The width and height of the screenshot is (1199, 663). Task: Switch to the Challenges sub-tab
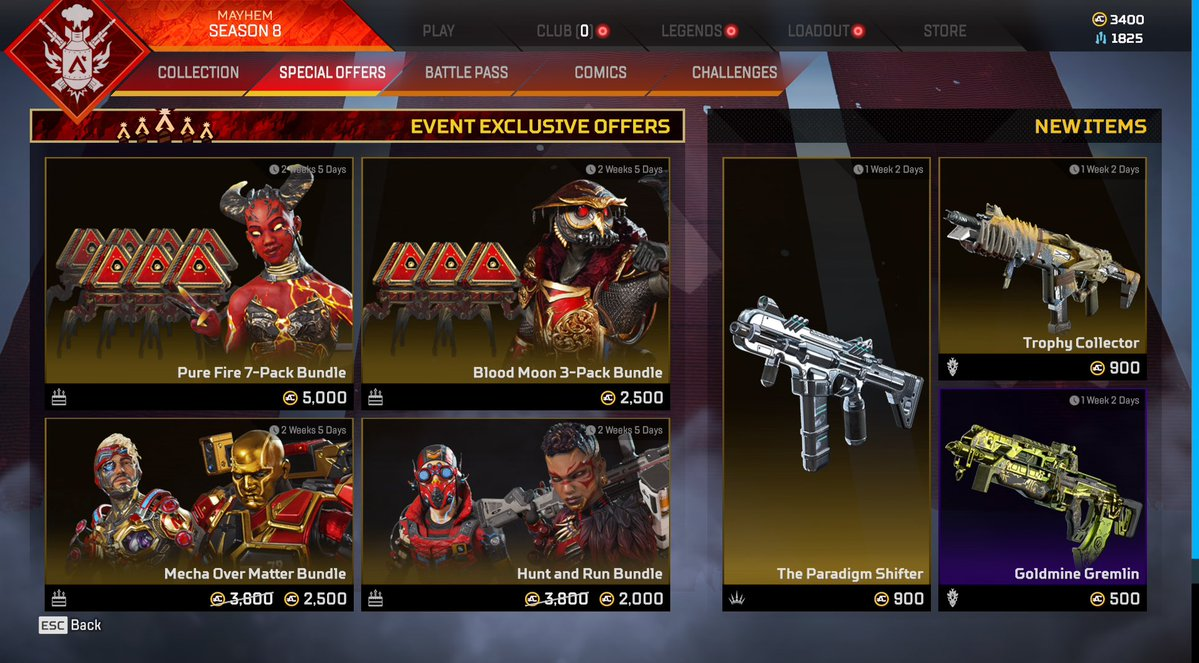tap(734, 73)
